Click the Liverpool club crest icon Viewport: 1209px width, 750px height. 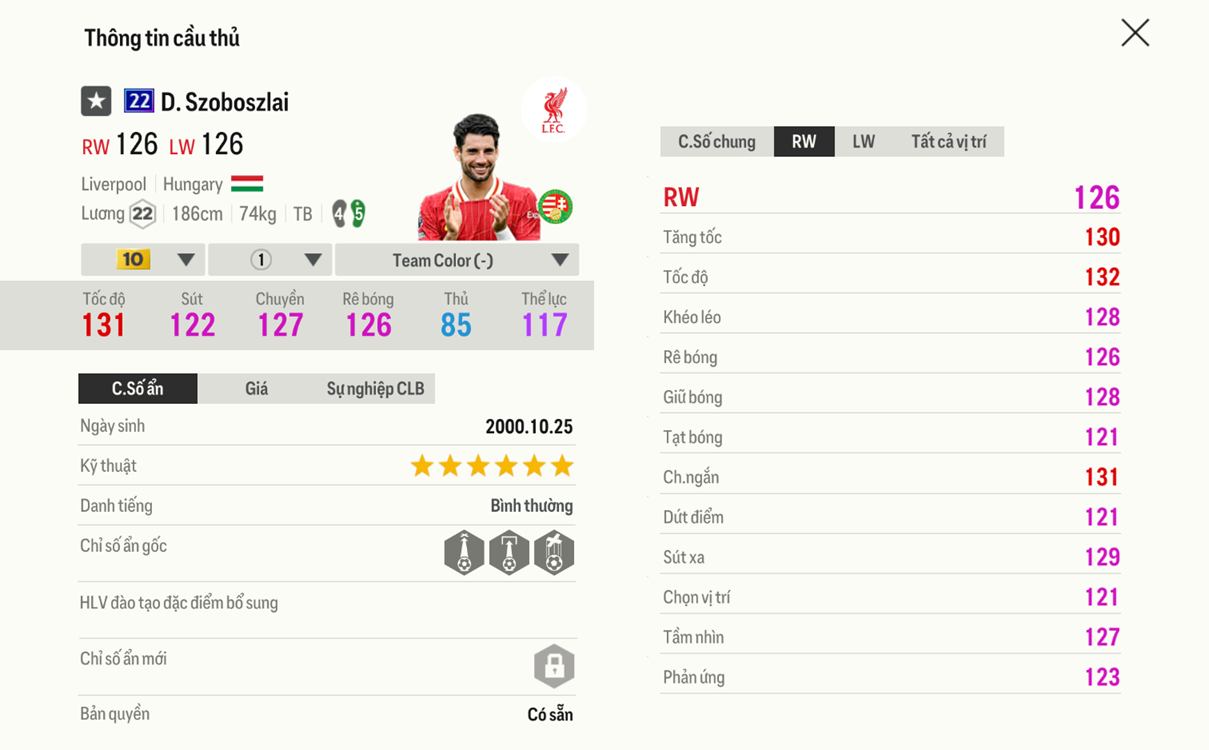click(x=553, y=109)
